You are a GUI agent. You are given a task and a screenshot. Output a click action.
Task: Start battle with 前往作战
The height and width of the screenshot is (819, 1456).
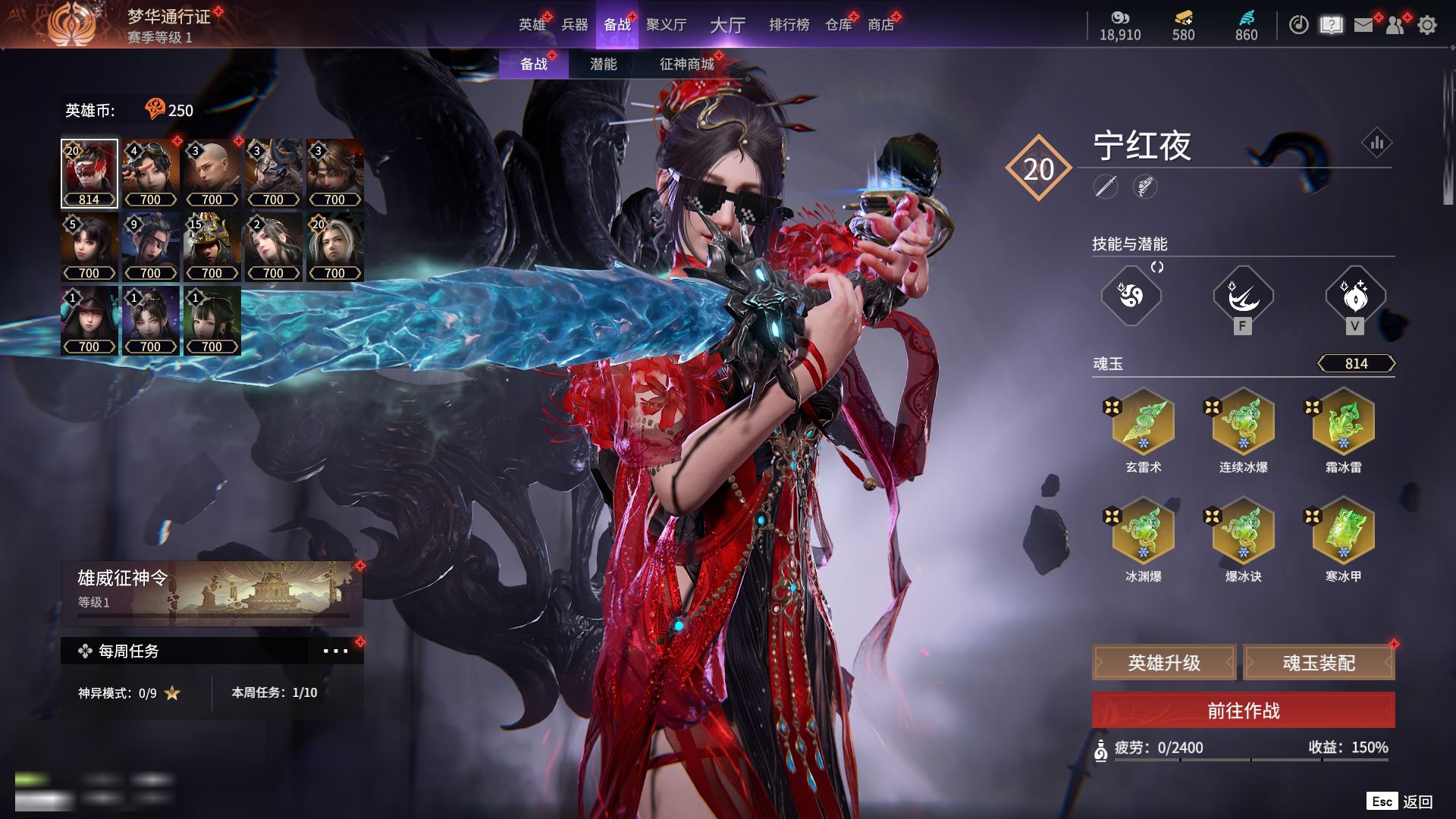1243,711
